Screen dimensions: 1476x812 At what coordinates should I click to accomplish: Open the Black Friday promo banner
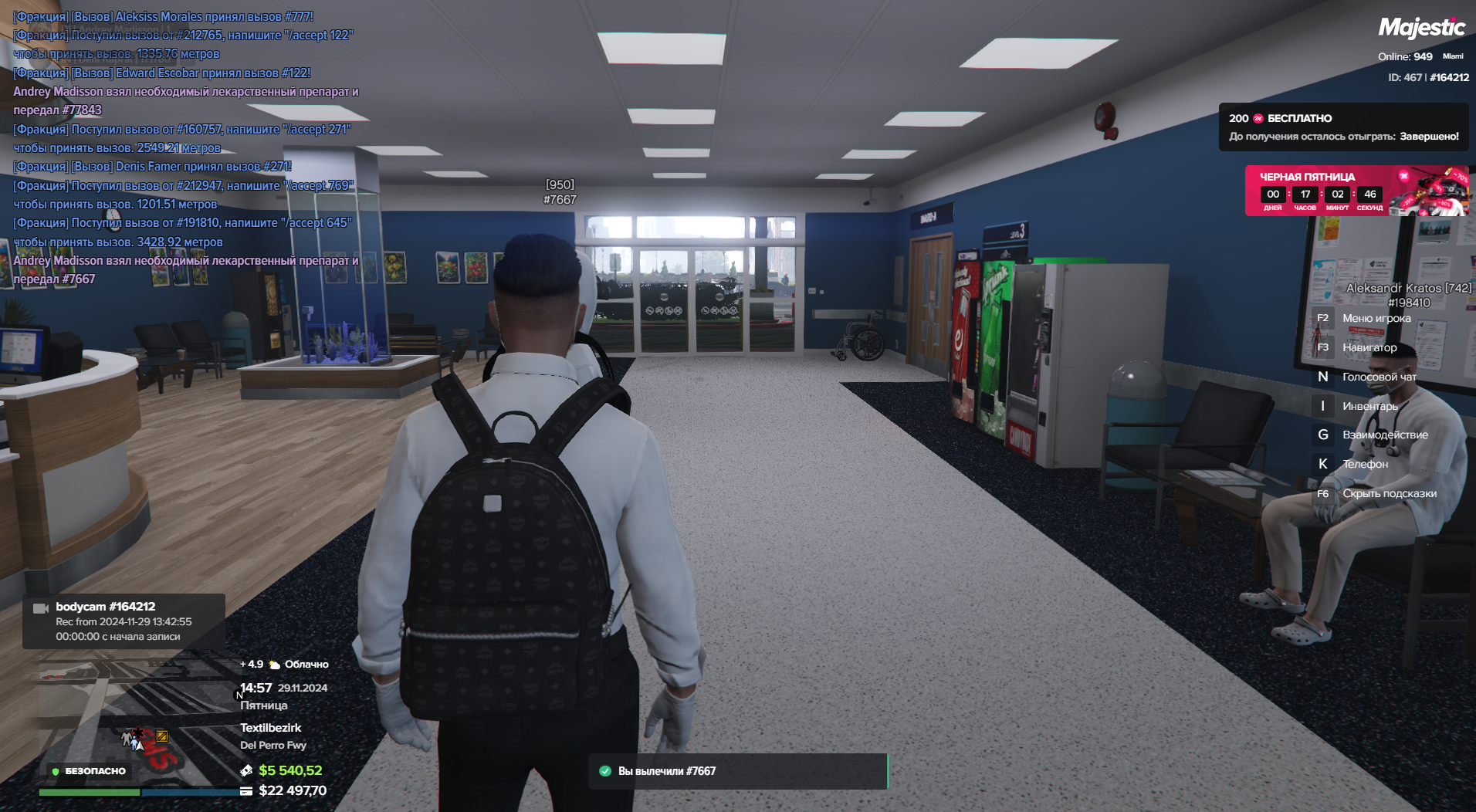1356,191
